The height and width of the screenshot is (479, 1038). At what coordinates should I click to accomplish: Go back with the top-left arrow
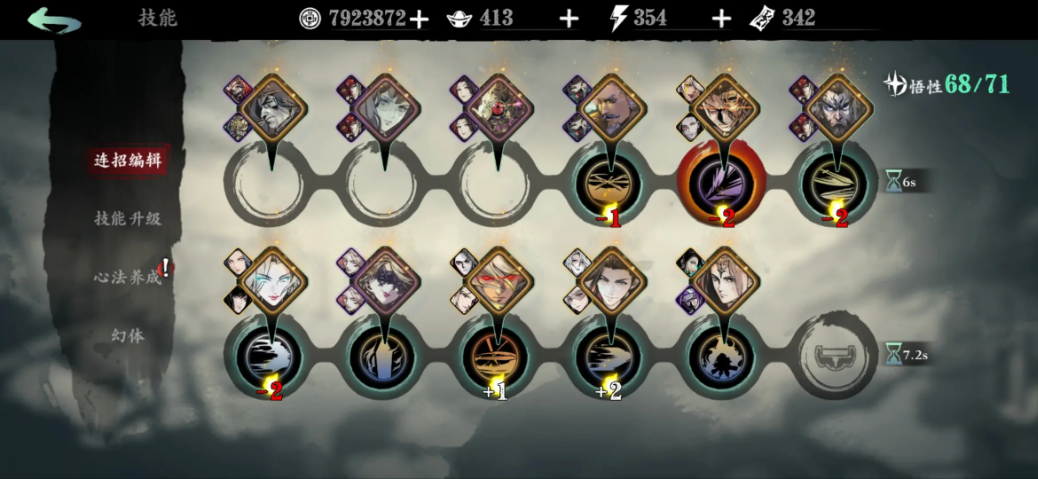tap(54, 20)
